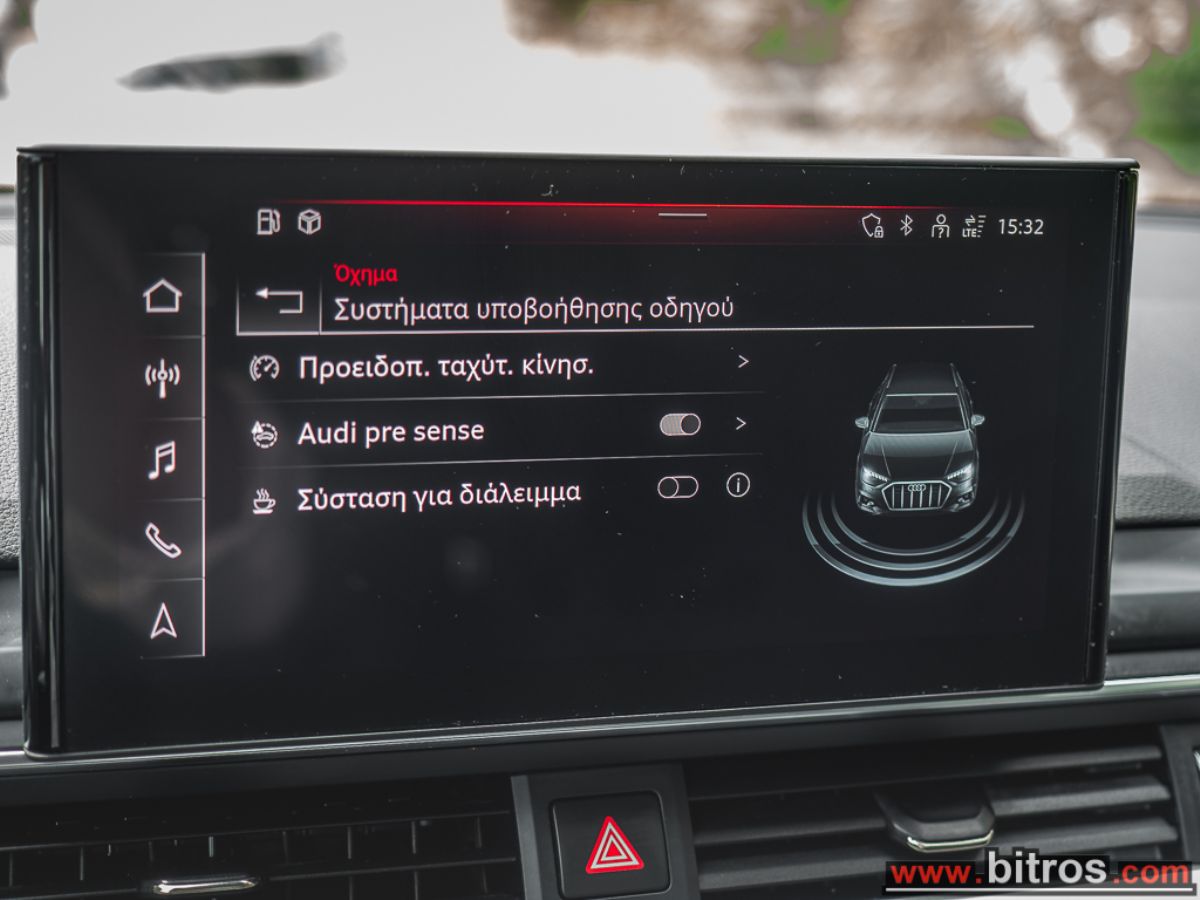This screenshot has height=900, width=1200.
Task: Show info for Σύσταση για διάλειμμα
Action: pyautogui.click(x=738, y=486)
